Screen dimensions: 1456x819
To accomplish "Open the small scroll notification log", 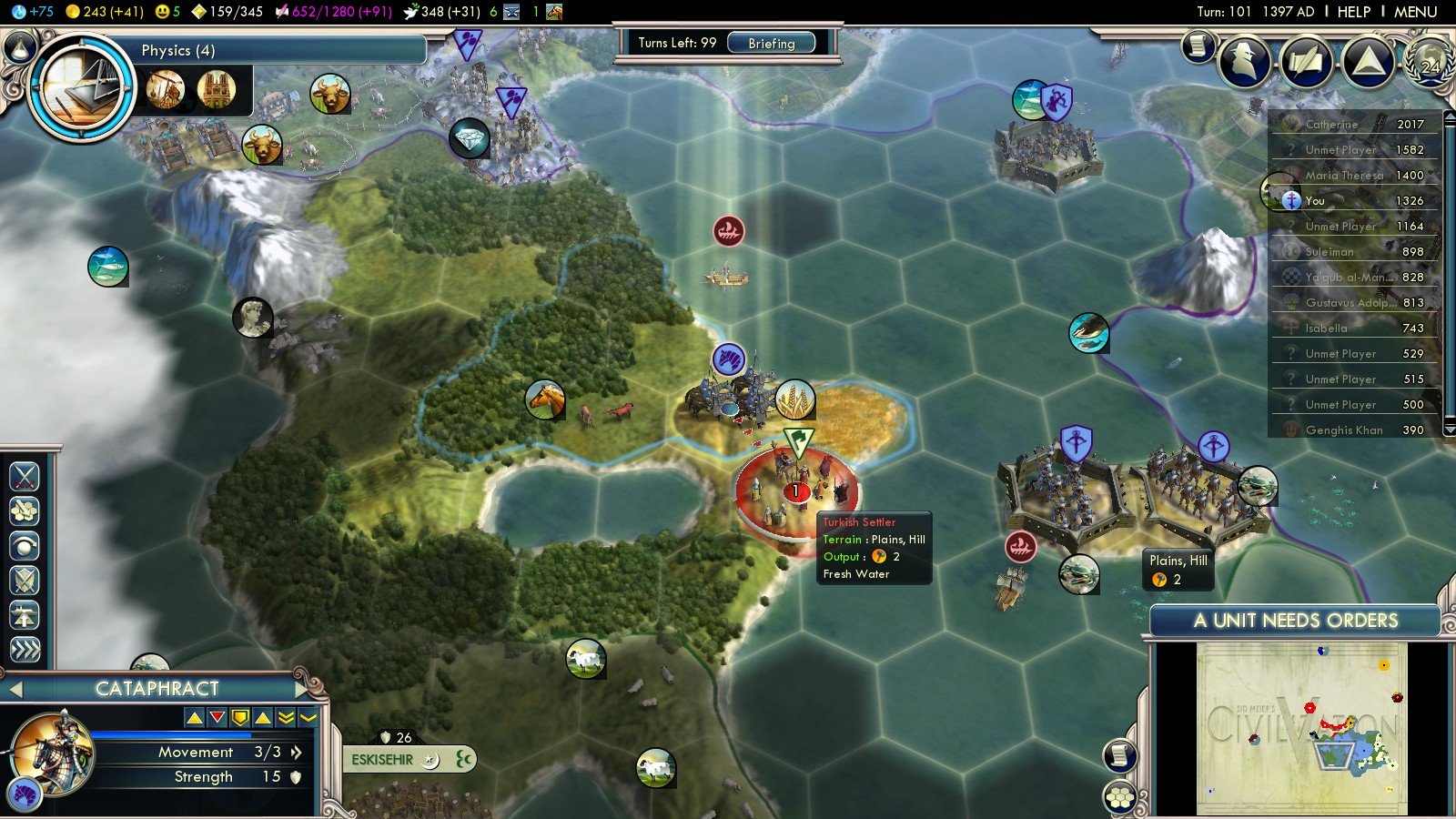I will 1120,754.
